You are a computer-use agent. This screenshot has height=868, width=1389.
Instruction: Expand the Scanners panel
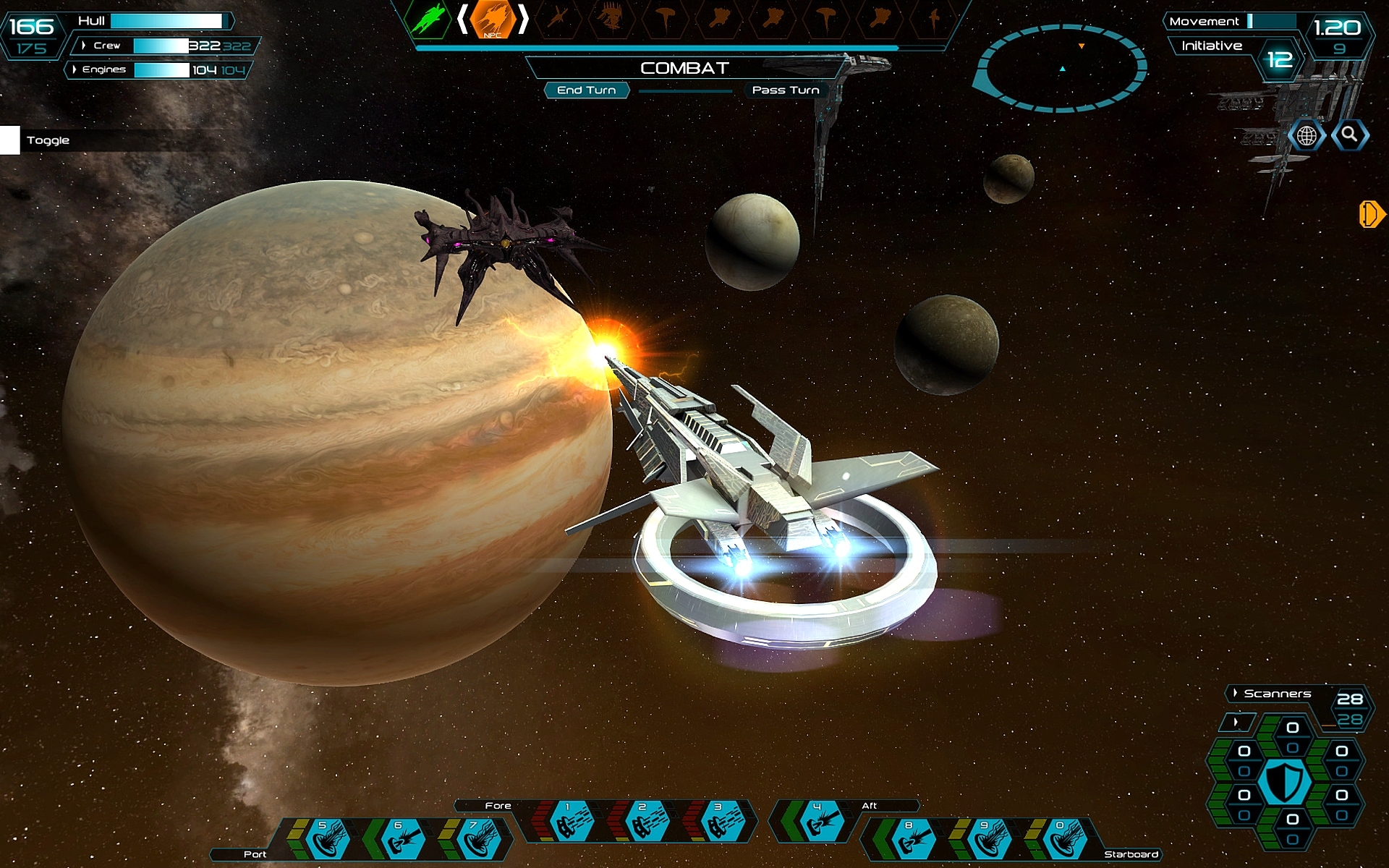tap(1236, 693)
